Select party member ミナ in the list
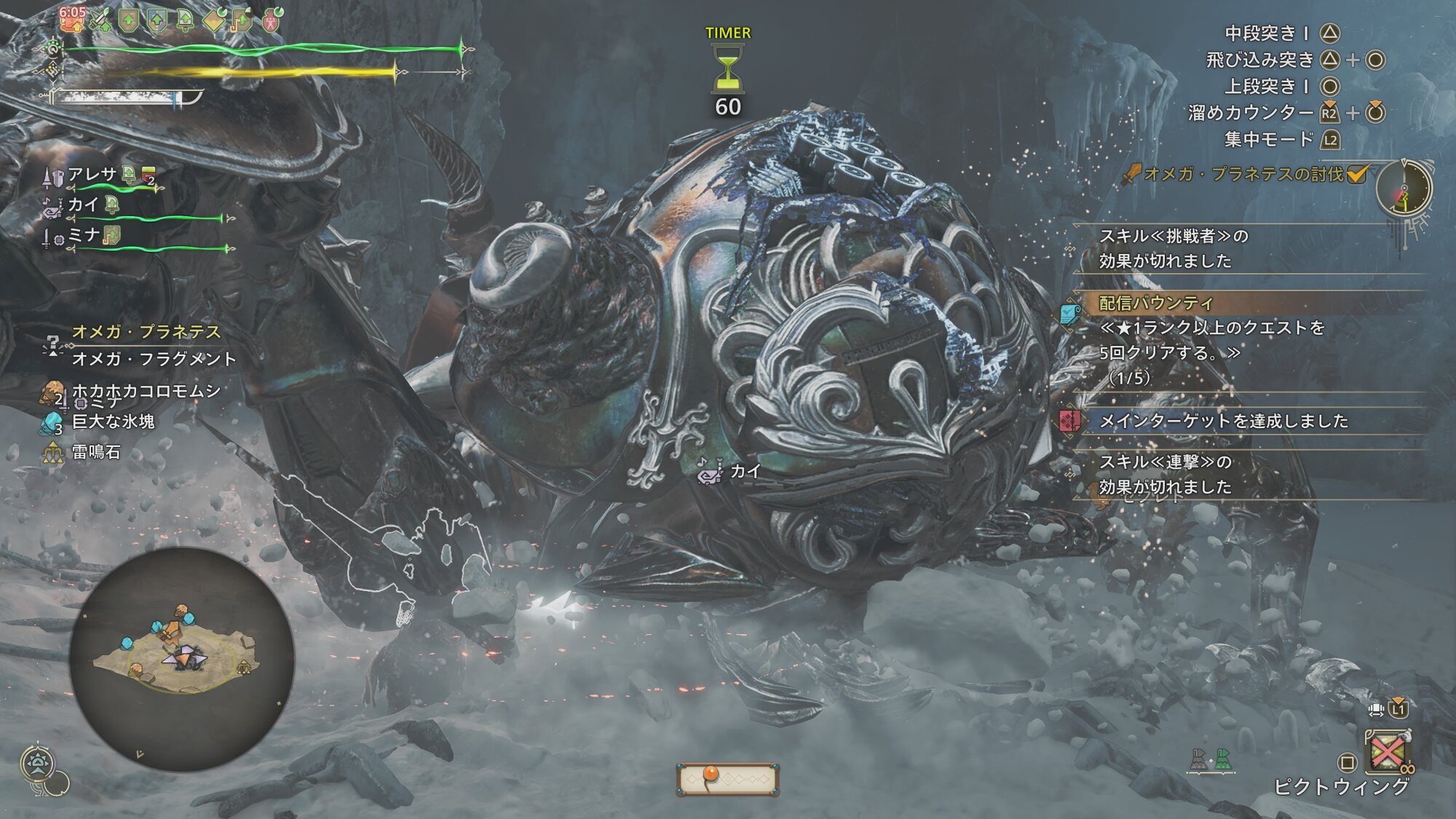 pyautogui.click(x=83, y=235)
